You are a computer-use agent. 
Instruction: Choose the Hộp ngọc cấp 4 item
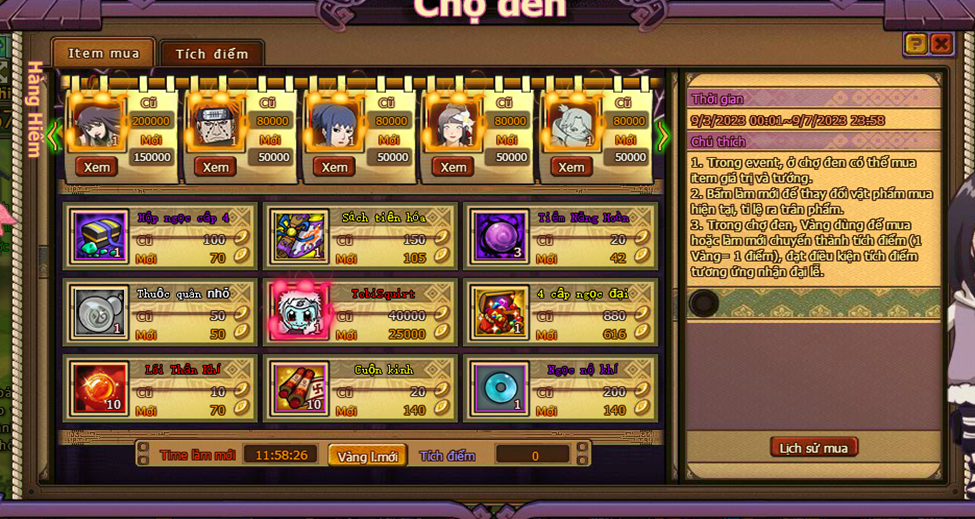point(100,236)
